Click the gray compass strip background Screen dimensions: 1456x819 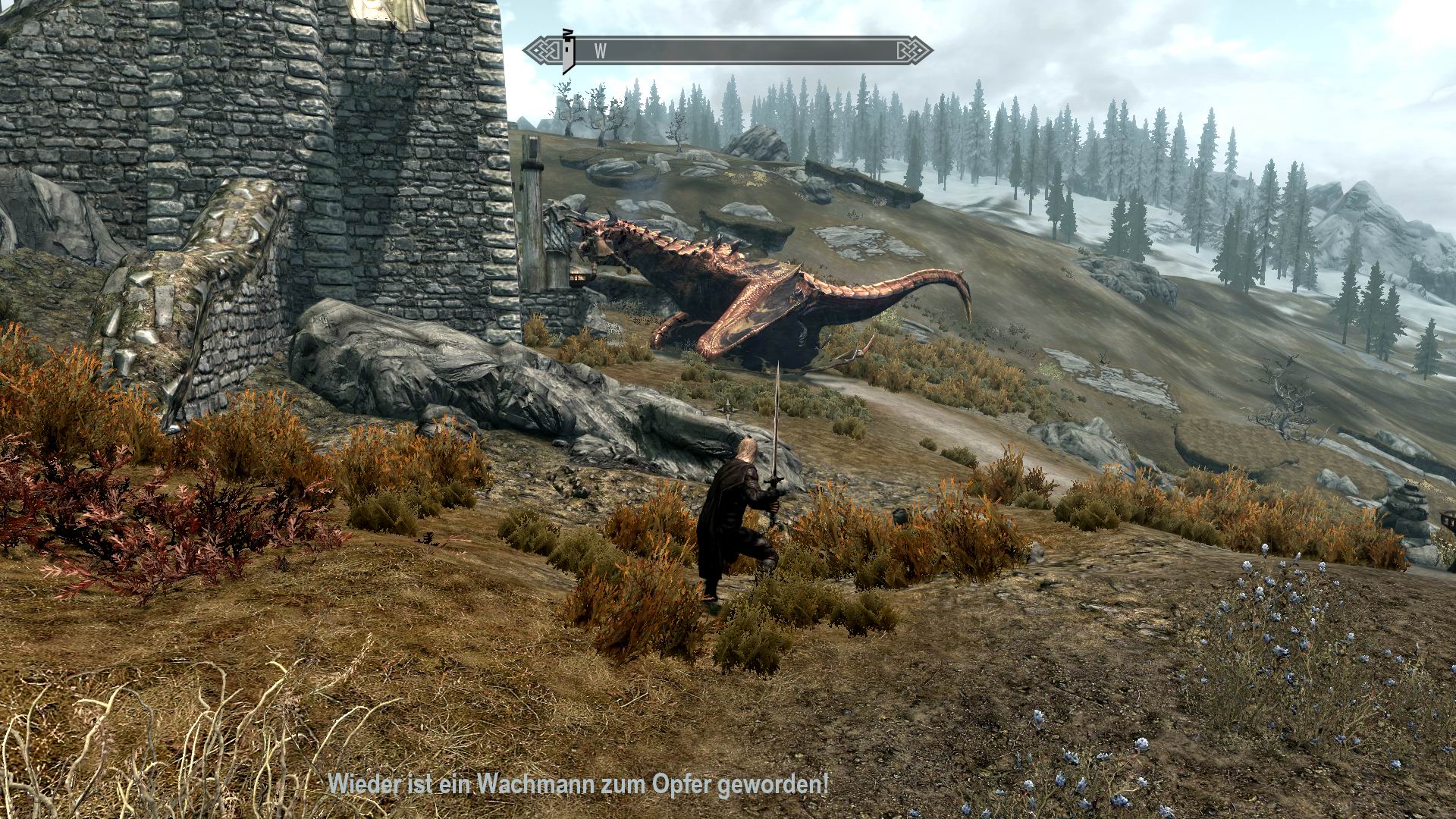(x=758, y=50)
